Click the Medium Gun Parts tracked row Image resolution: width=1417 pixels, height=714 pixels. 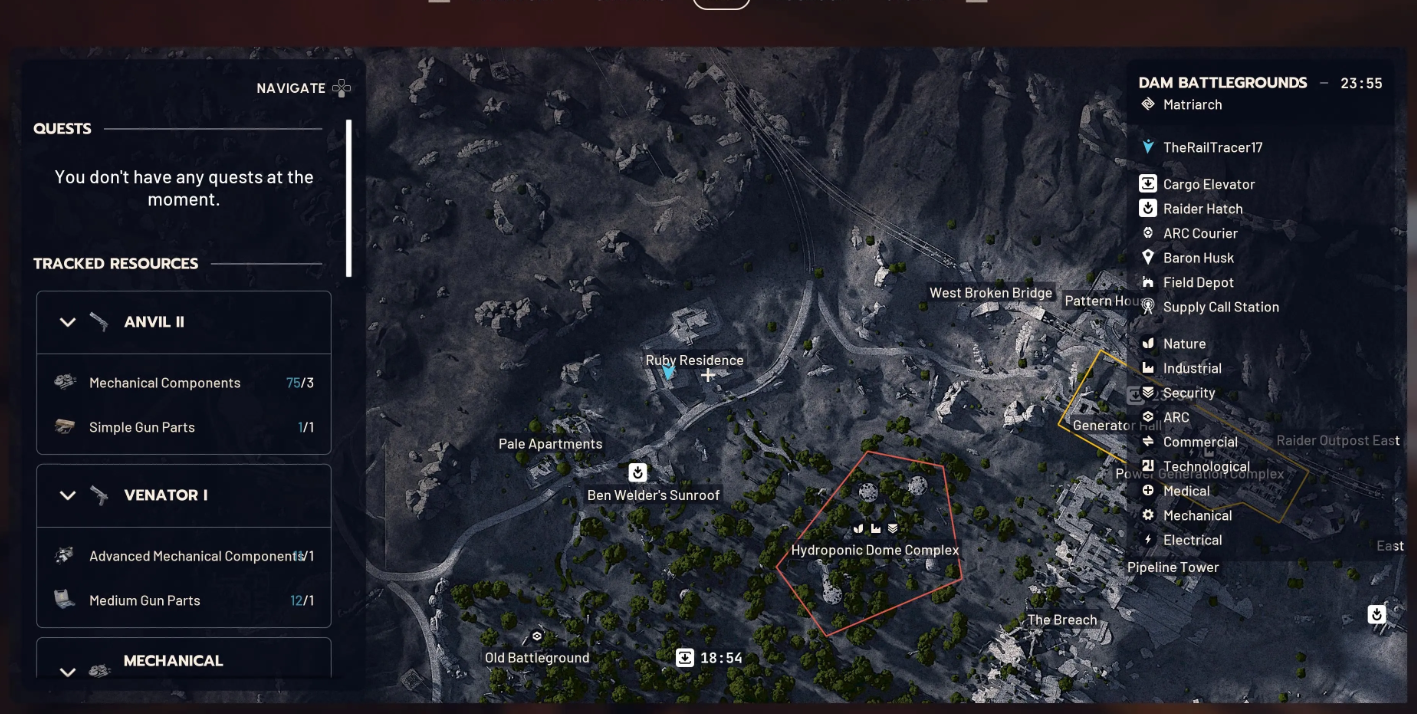coord(183,600)
